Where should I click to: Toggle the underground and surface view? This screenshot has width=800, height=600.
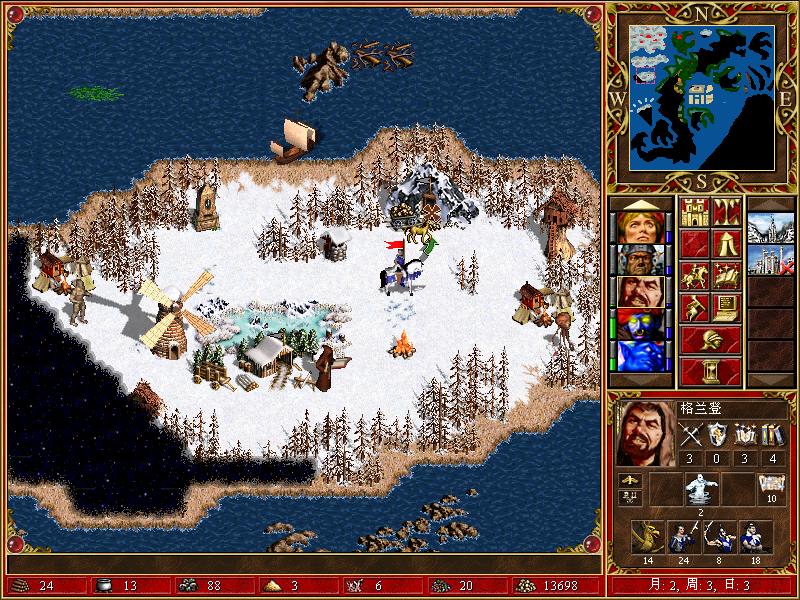pos(727,213)
